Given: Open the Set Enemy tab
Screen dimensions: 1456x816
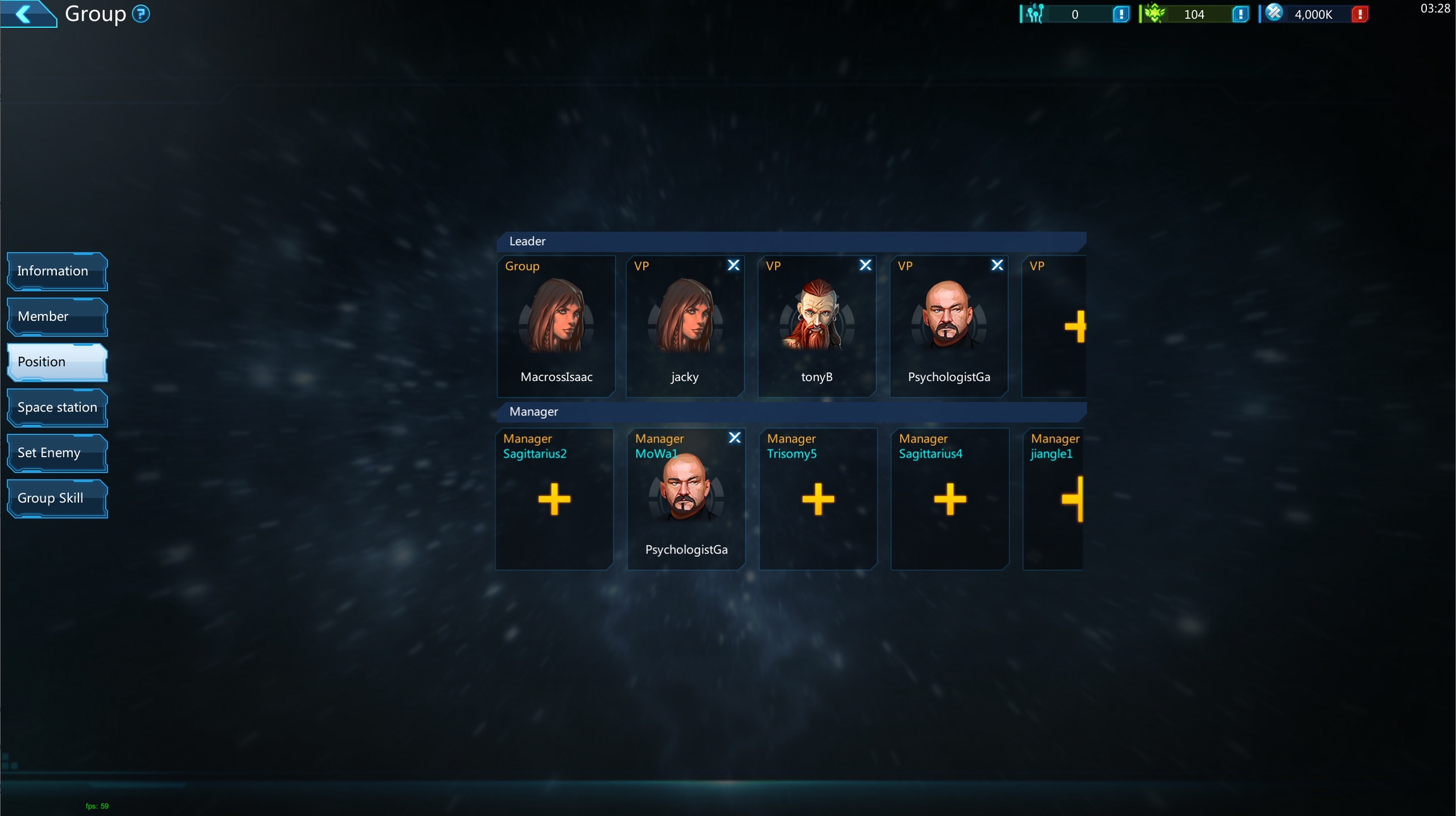Looking at the screenshot, I should pyautogui.click(x=57, y=453).
